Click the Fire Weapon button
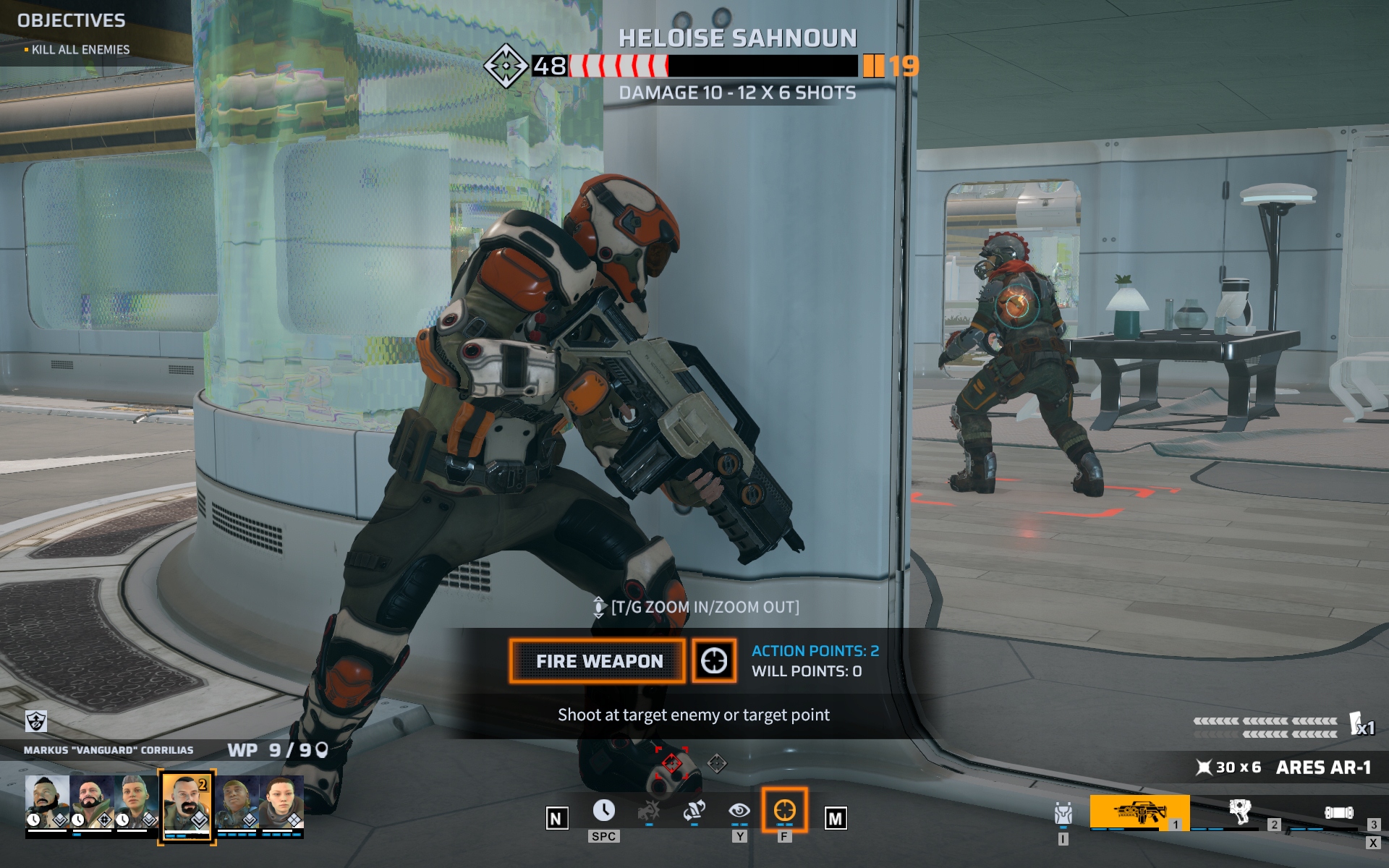Screen dimensions: 1389x868 point(598,661)
